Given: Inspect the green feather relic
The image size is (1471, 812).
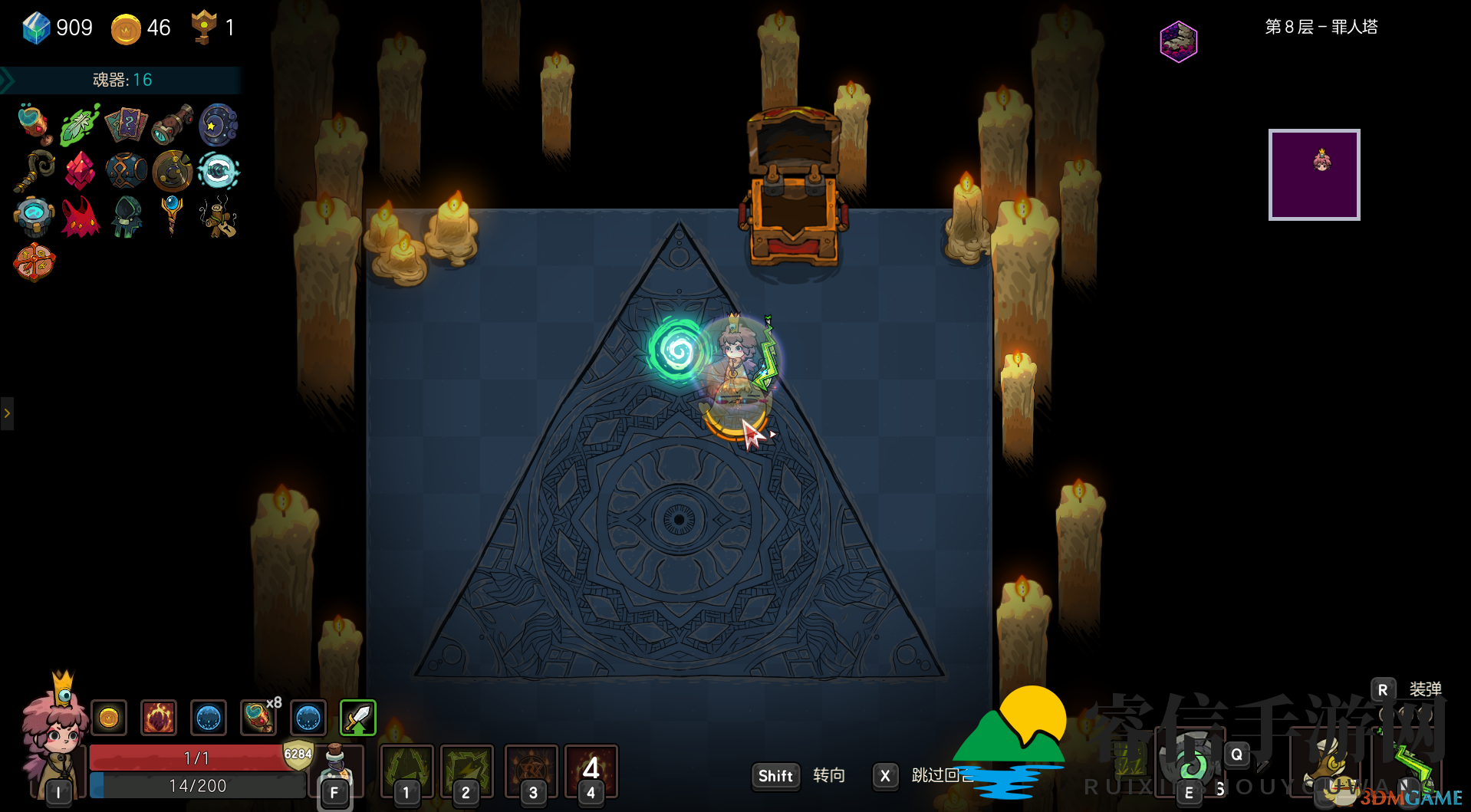Looking at the screenshot, I should 80,125.
